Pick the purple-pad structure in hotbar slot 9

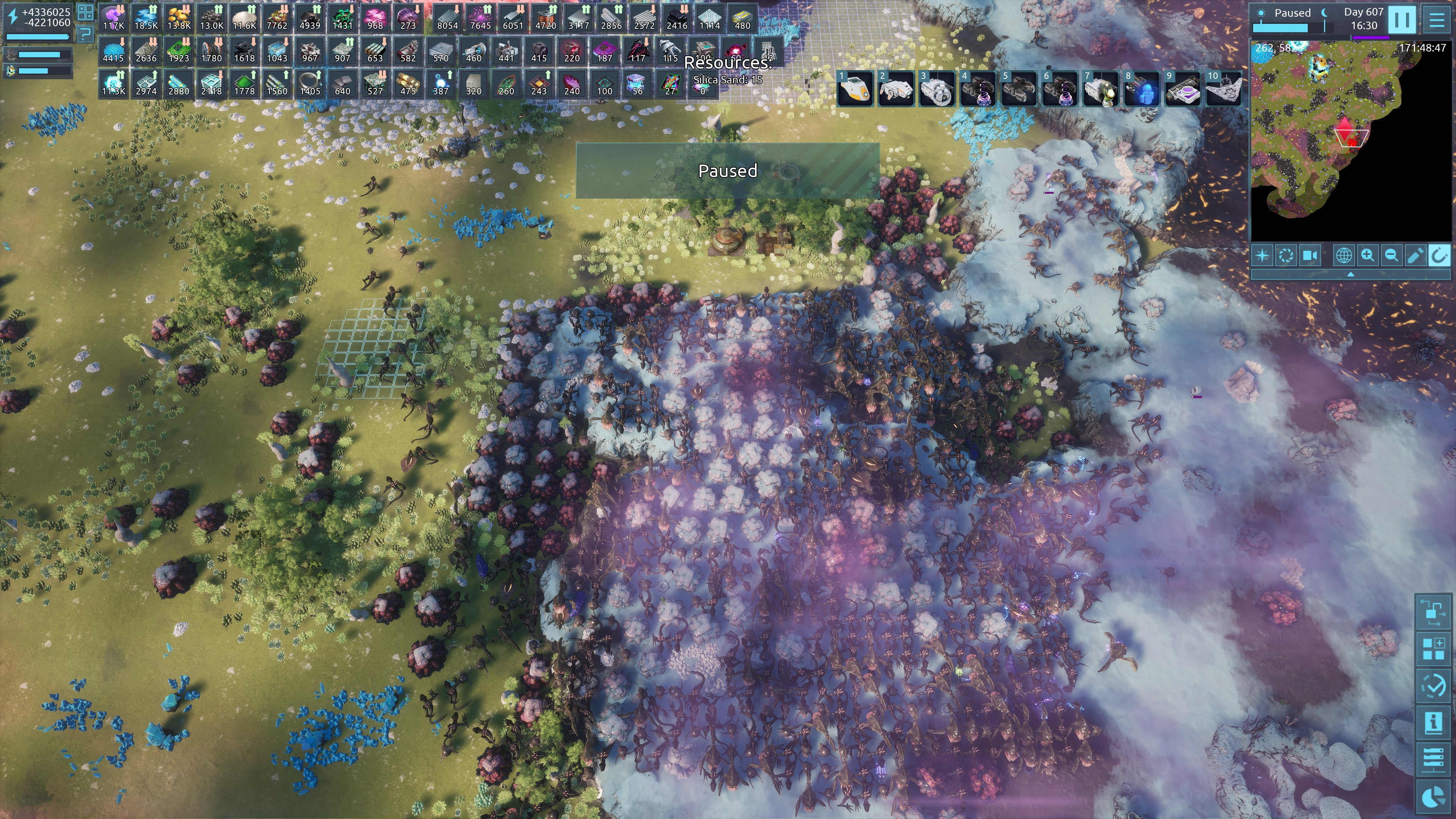pyautogui.click(x=1183, y=89)
